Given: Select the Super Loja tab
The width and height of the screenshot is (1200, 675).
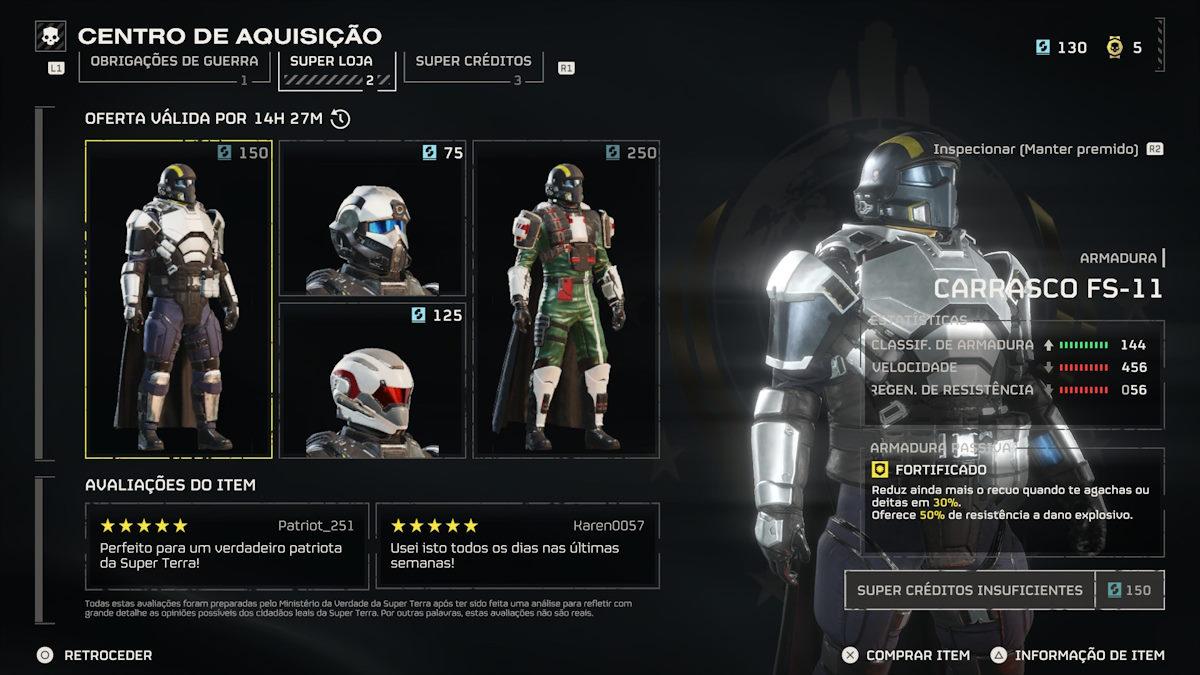Looking at the screenshot, I should tap(331, 62).
